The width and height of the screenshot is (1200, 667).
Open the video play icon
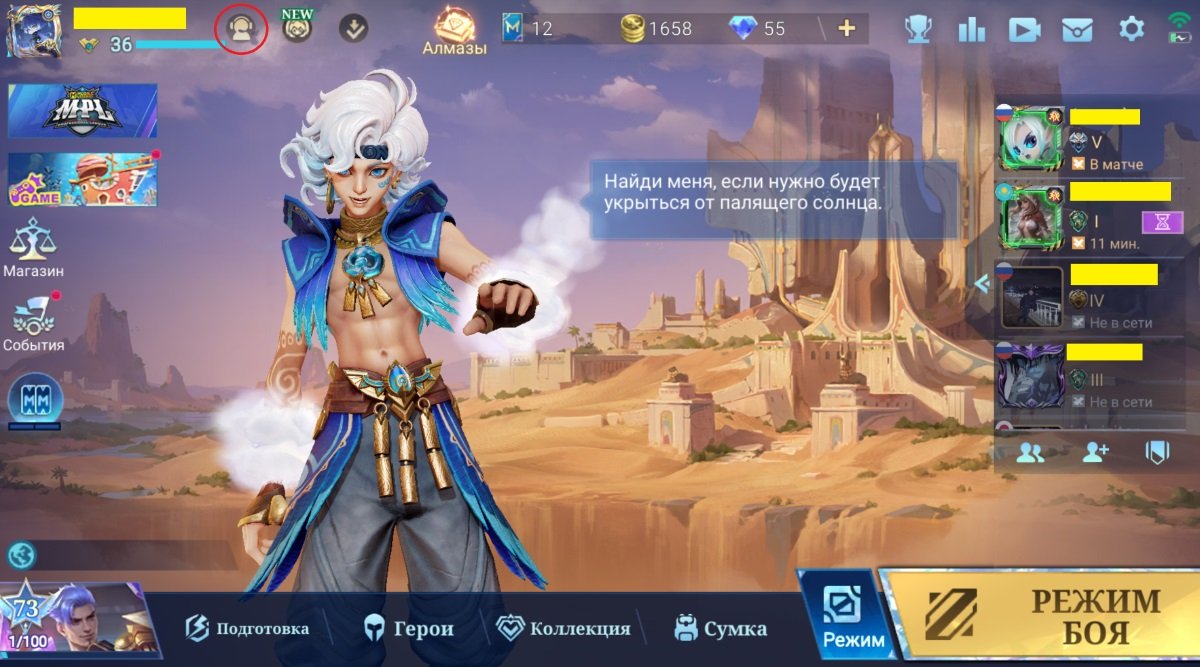(1024, 30)
